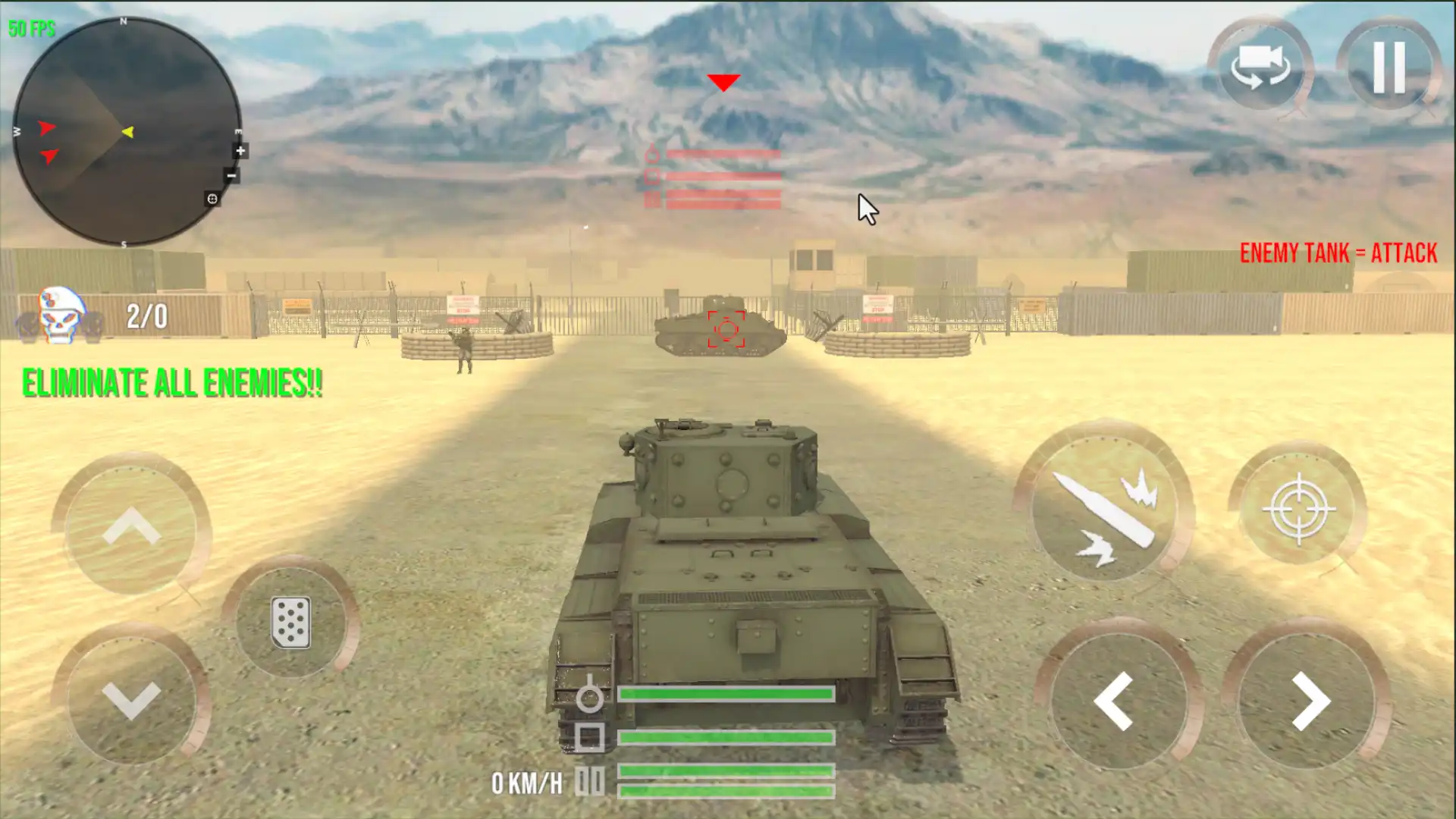Hit the brake pedal button
This screenshot has height=819, width=1456.
[x=290, y=623]
